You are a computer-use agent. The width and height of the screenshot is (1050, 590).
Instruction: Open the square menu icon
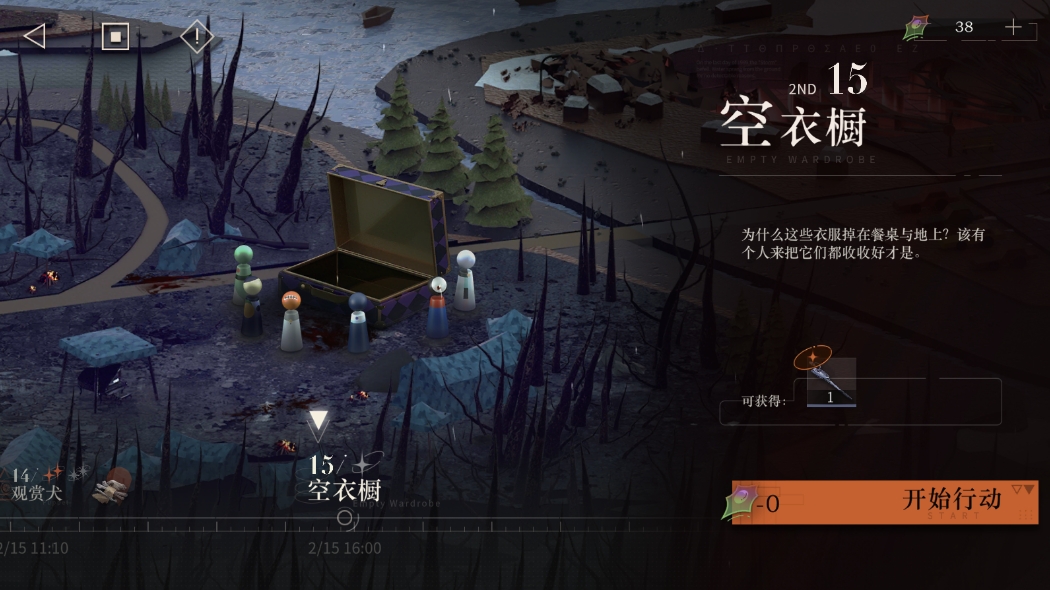[x=116, y=37]
